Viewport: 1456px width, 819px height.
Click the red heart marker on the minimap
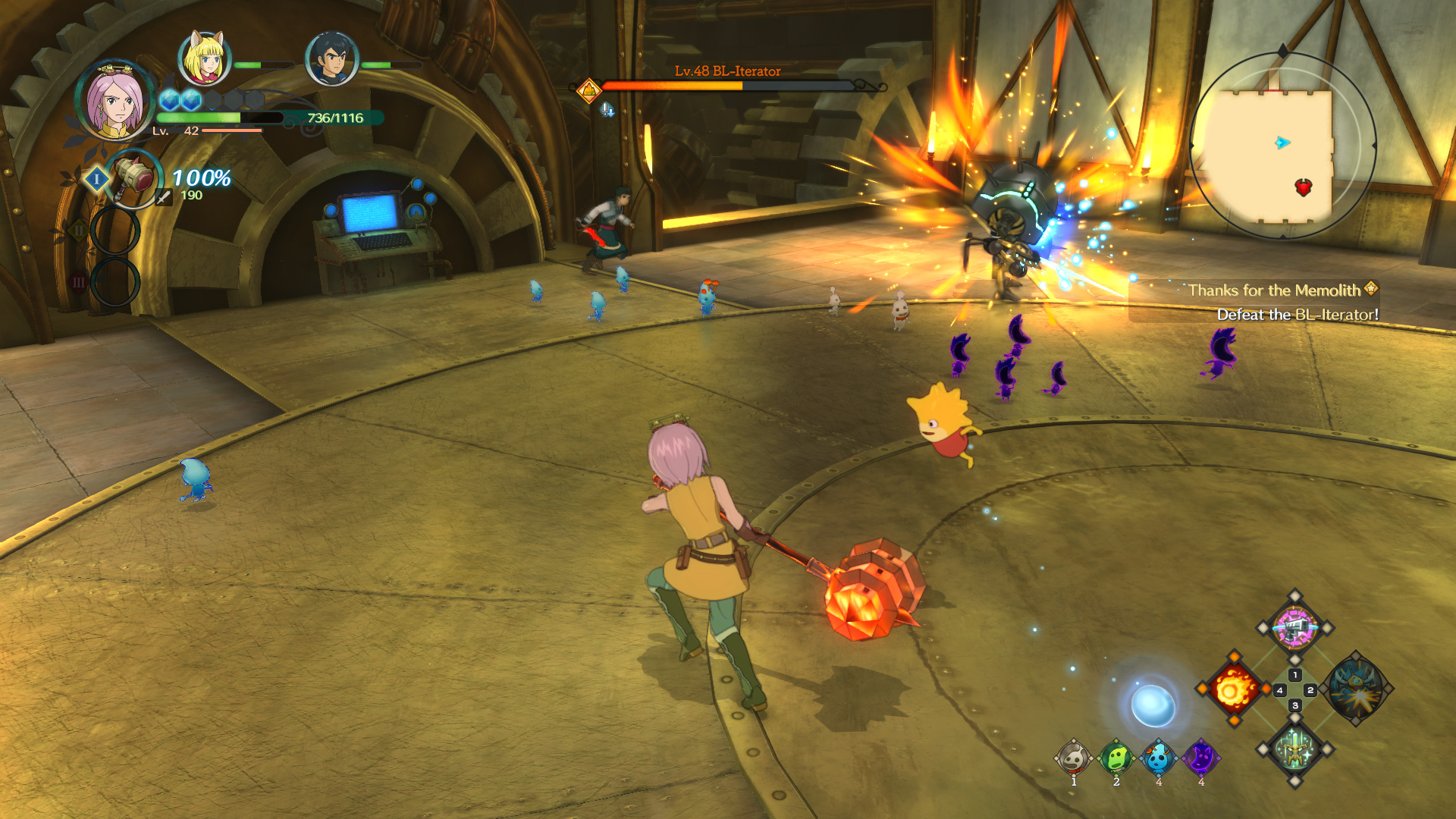point(1303,187)
